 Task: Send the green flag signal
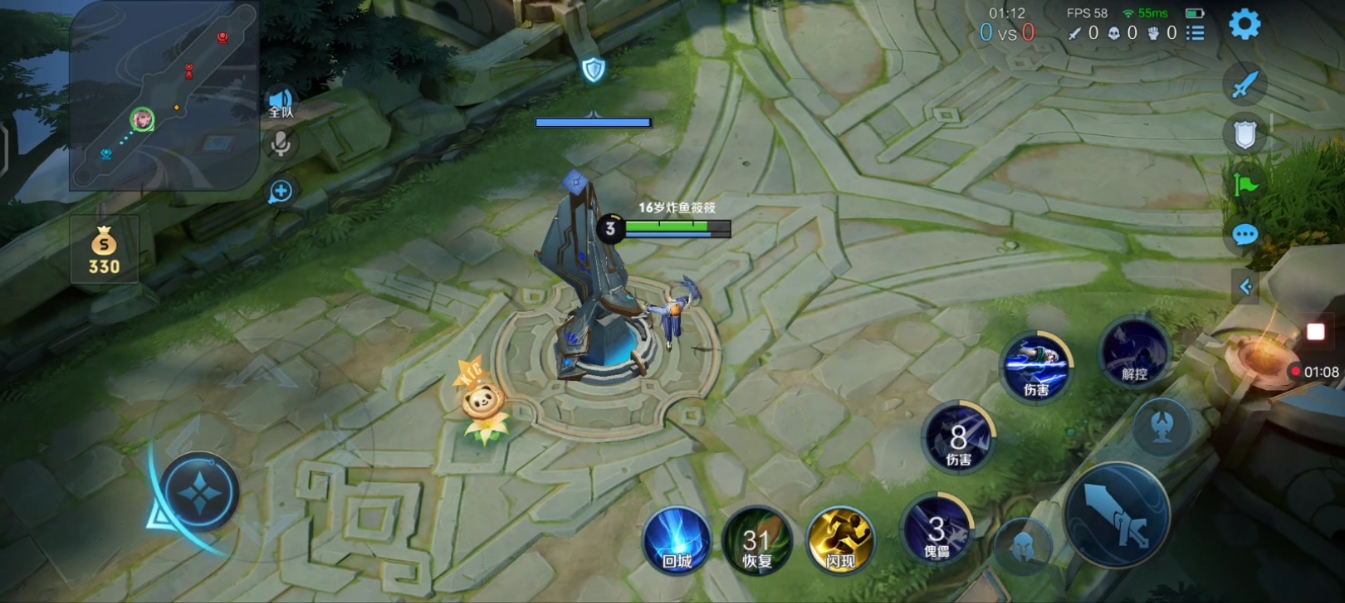point(1245,184)
